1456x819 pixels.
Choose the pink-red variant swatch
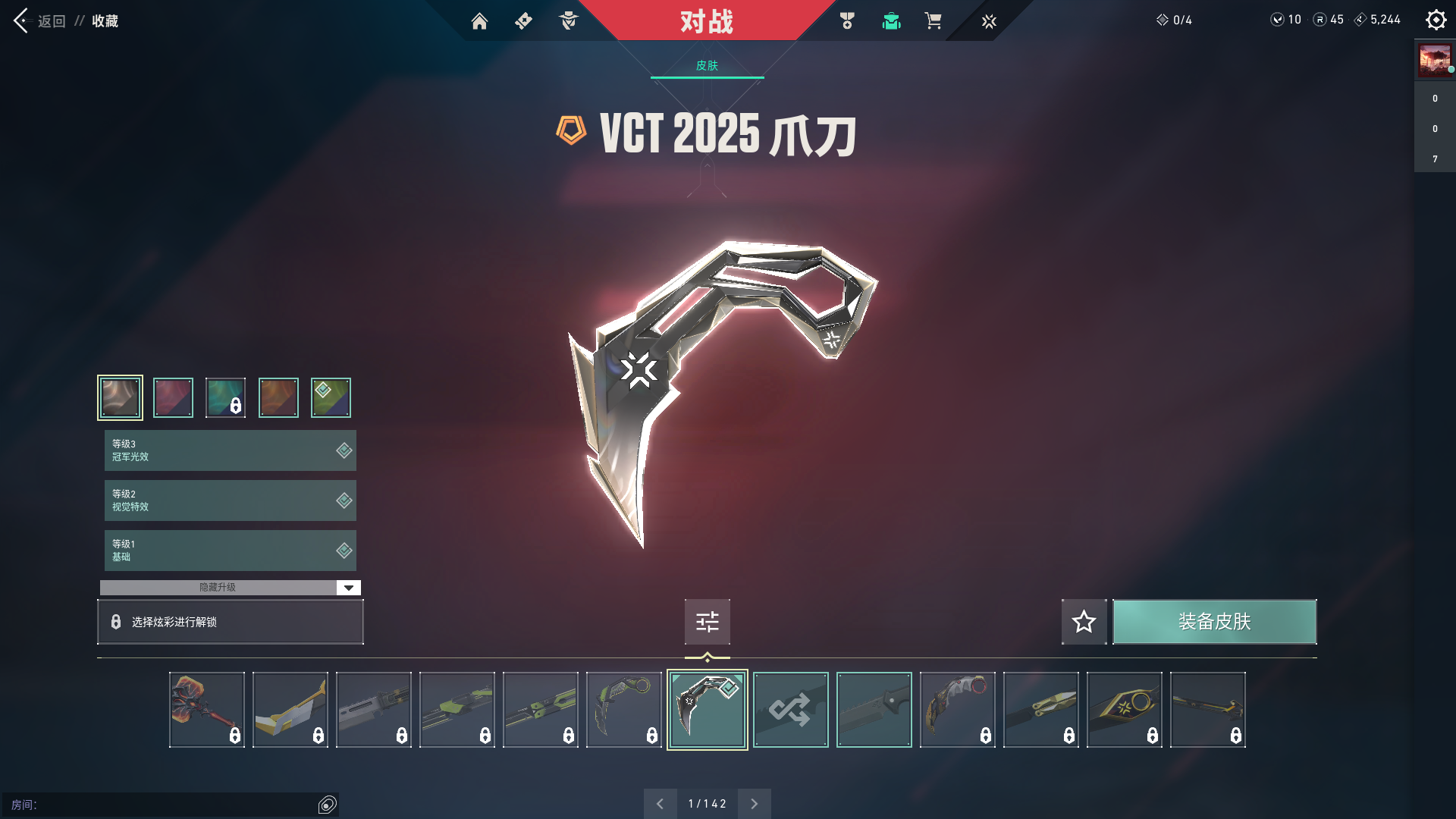point(173,397)
